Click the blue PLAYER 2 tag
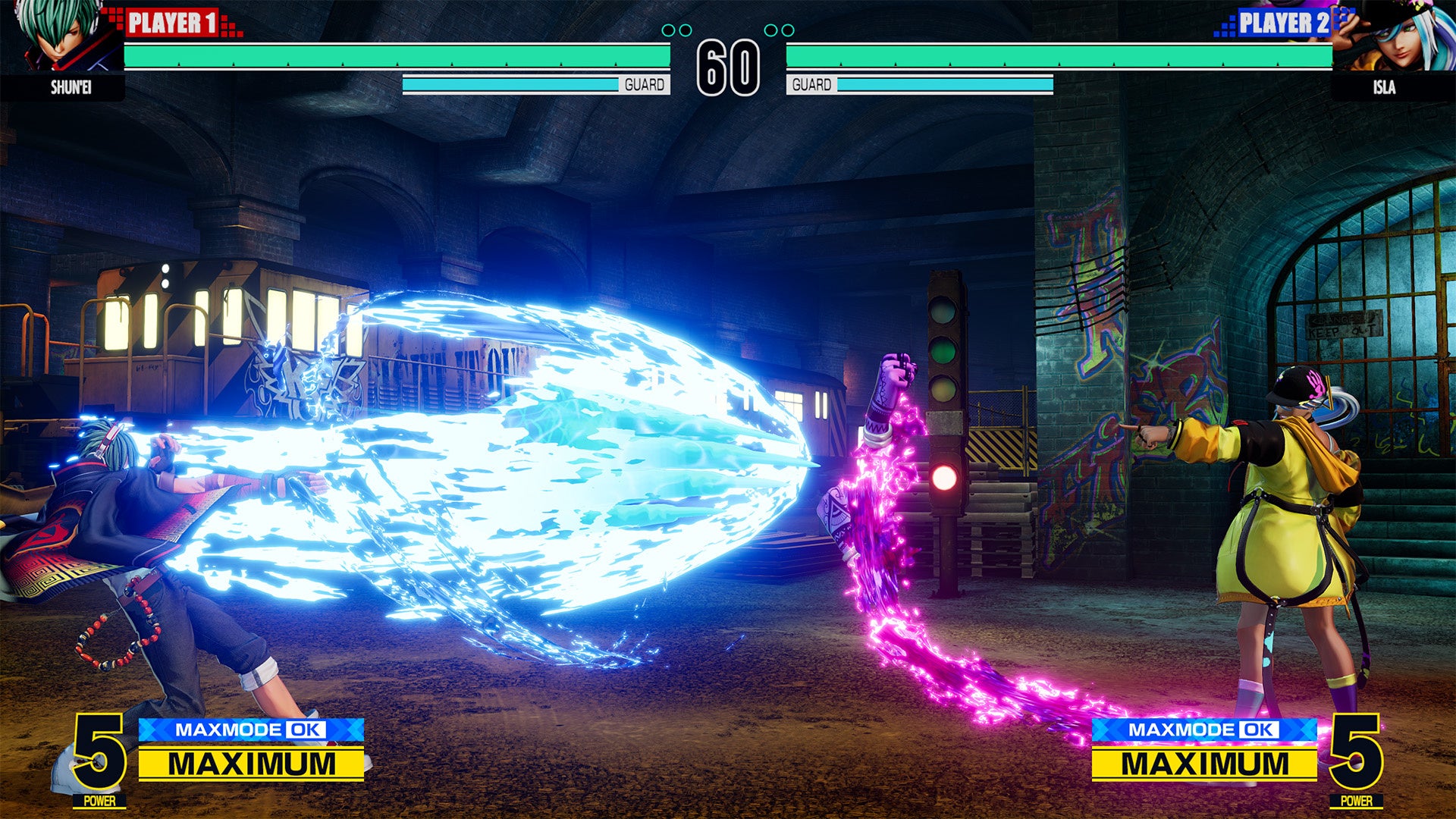 coord(1283,24)
